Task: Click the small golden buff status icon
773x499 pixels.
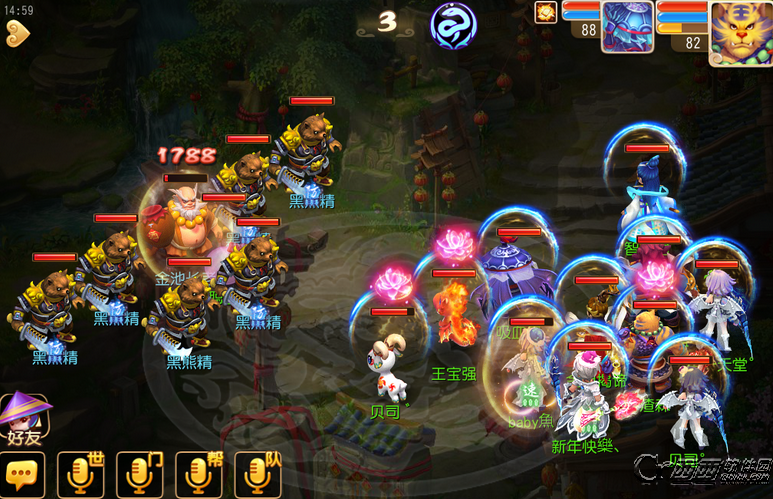Action: [x=546, y=12]
